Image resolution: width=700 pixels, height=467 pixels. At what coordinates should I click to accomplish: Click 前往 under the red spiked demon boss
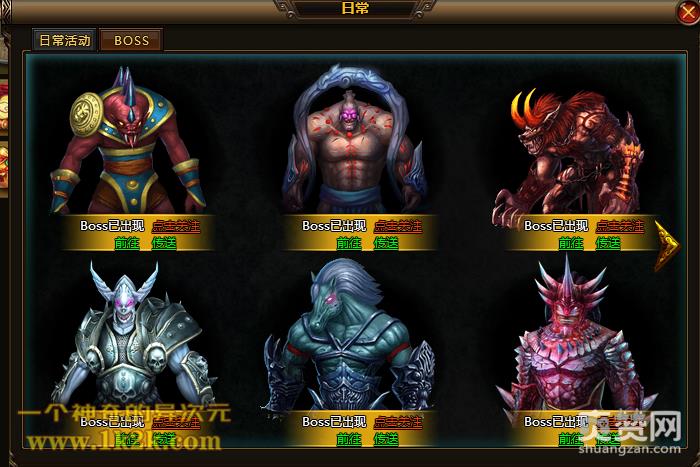click(571, 439)
